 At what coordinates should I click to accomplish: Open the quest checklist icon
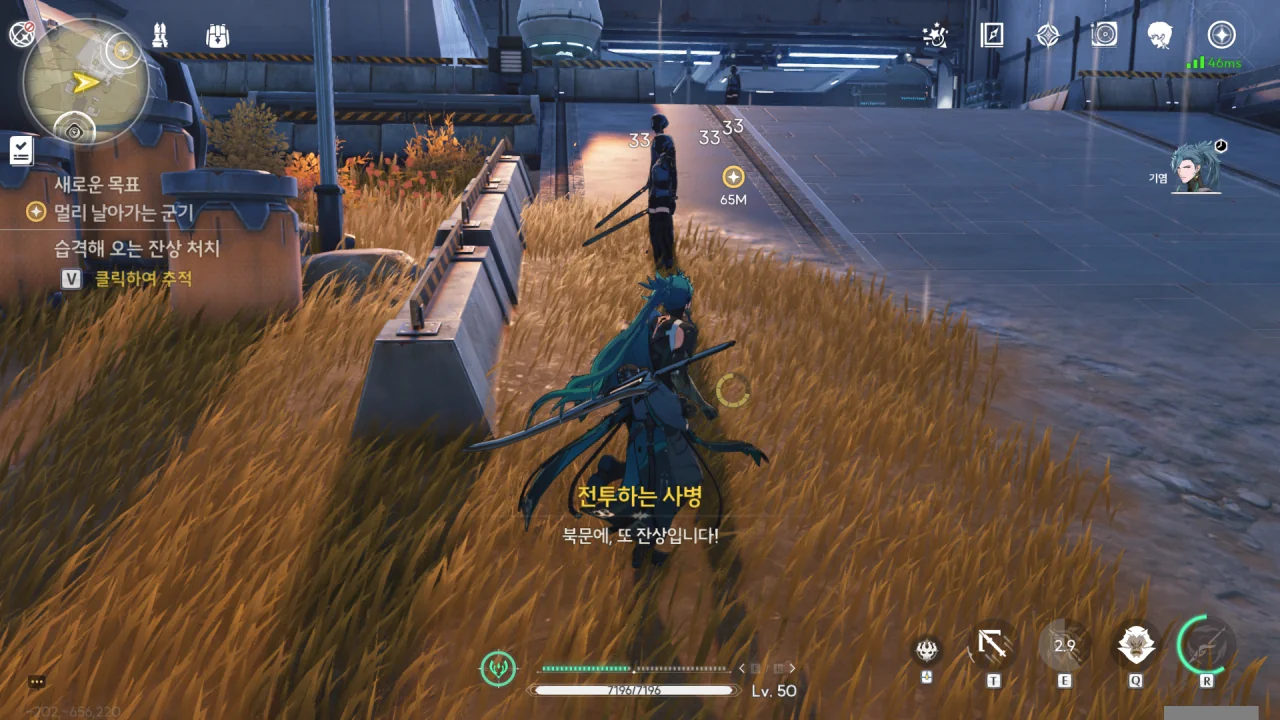21,151
